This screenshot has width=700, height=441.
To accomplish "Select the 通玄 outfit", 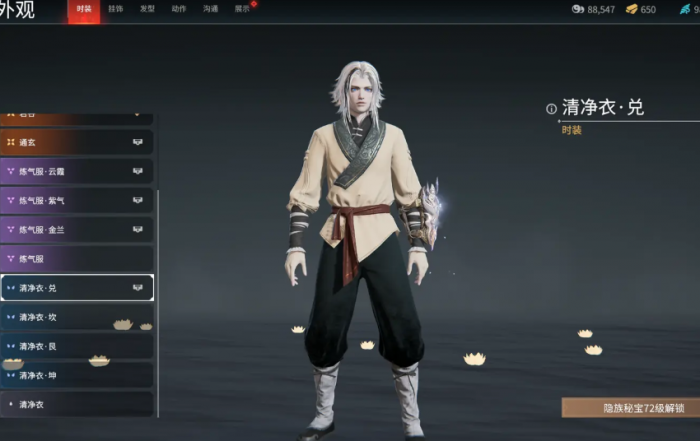I will tap(77, 142).
